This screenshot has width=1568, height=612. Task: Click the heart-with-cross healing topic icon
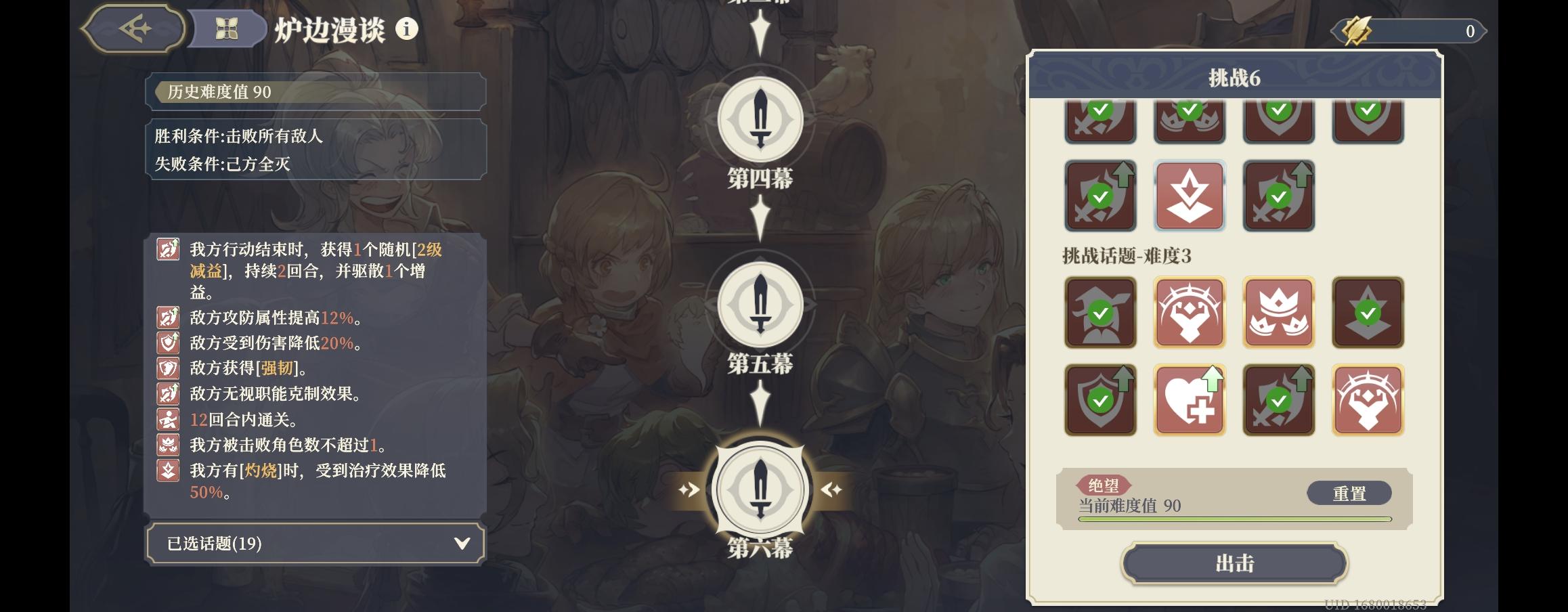(x=1190, y=399)
